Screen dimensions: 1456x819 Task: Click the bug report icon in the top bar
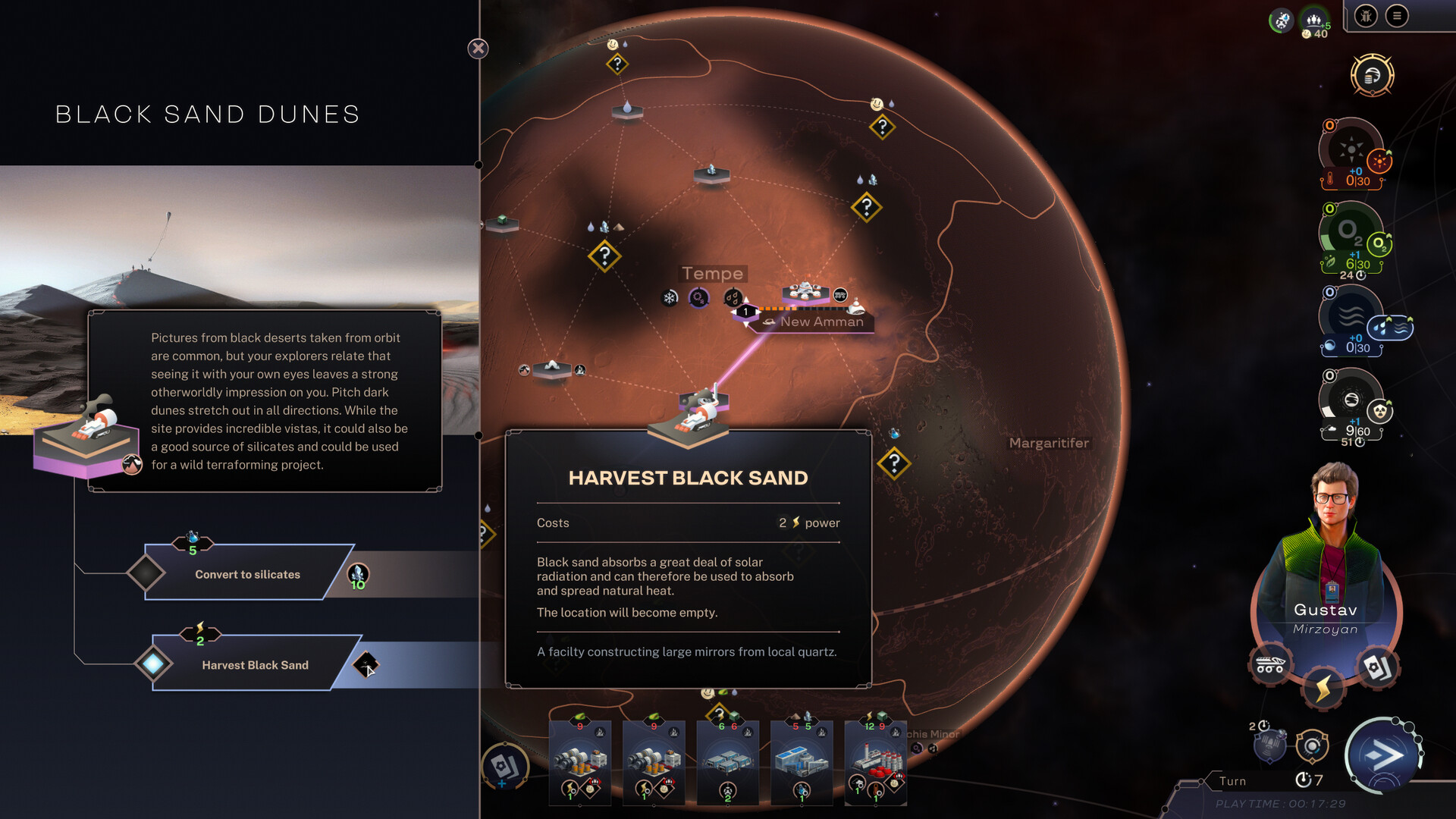tap(1365, 16)
